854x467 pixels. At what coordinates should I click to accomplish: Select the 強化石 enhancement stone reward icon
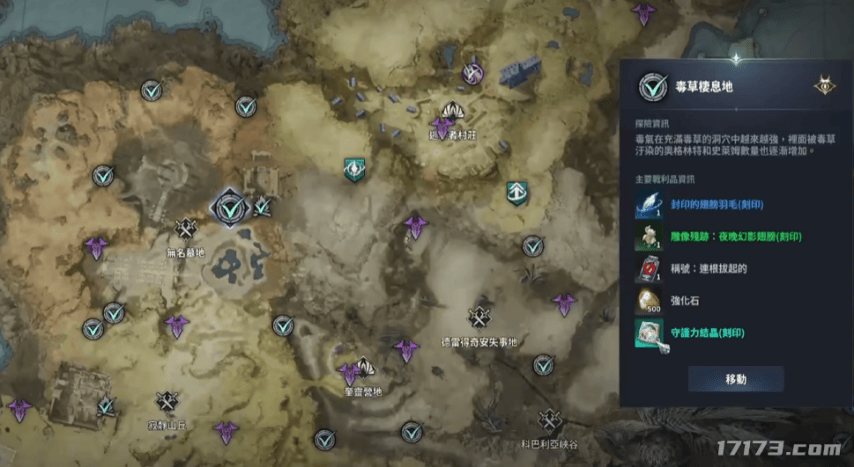pos(647,300)
